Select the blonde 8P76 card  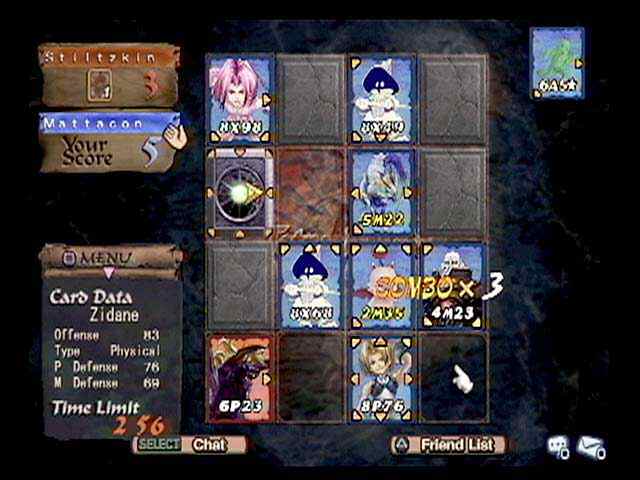pyautogui.click(x=383, y=378)
